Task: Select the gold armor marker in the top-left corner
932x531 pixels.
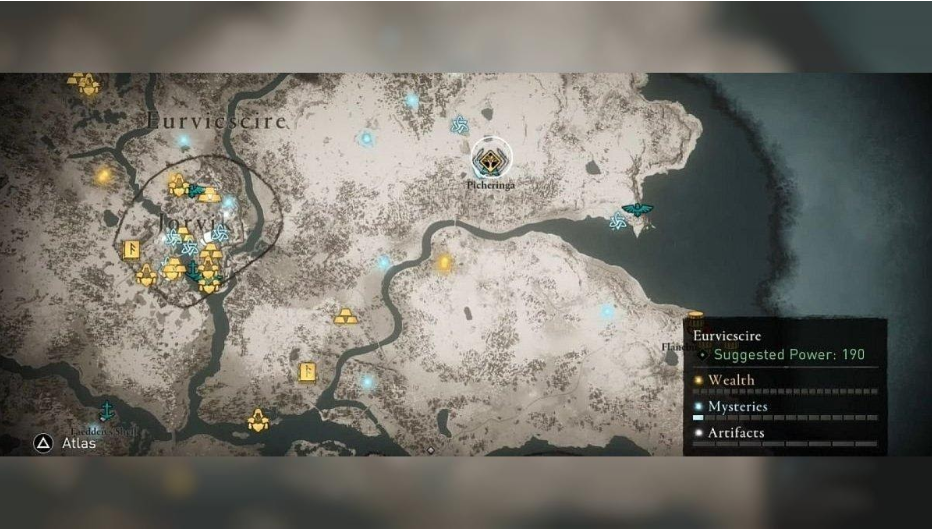Action: pos(83,84)
